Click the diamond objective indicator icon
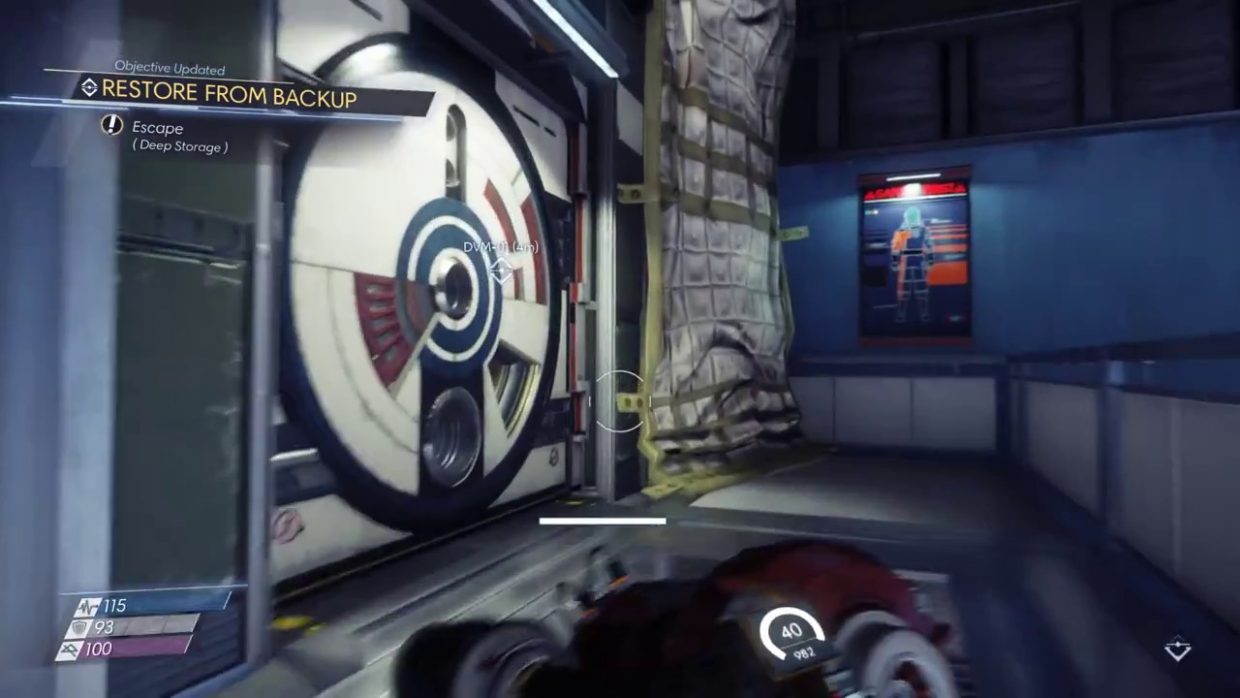1240x698 pixels. 1178,650
